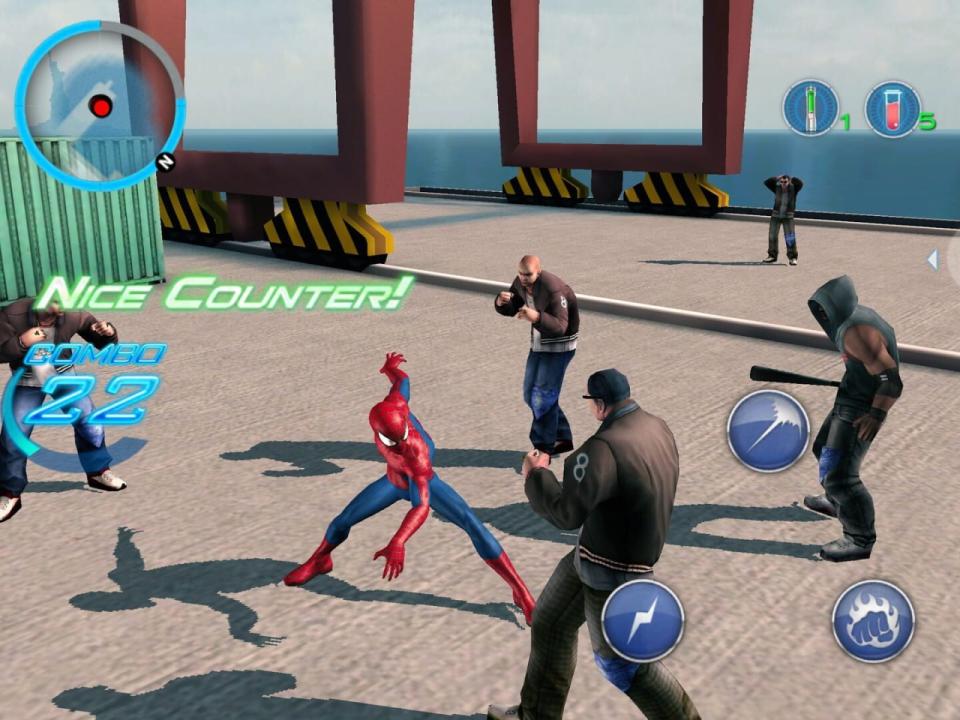Tap the web-shoot button
This screenshot has width=960, height=720.
pyautogui.click(x=768, y=431)
